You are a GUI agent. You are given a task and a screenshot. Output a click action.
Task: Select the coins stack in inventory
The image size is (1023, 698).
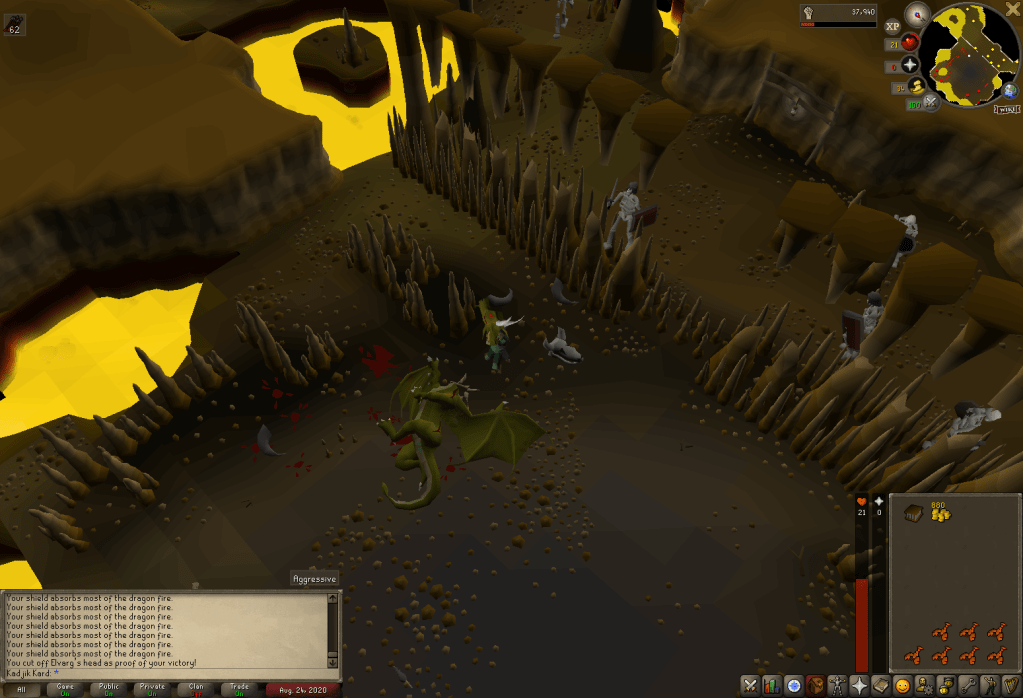[x=940, y=513]
